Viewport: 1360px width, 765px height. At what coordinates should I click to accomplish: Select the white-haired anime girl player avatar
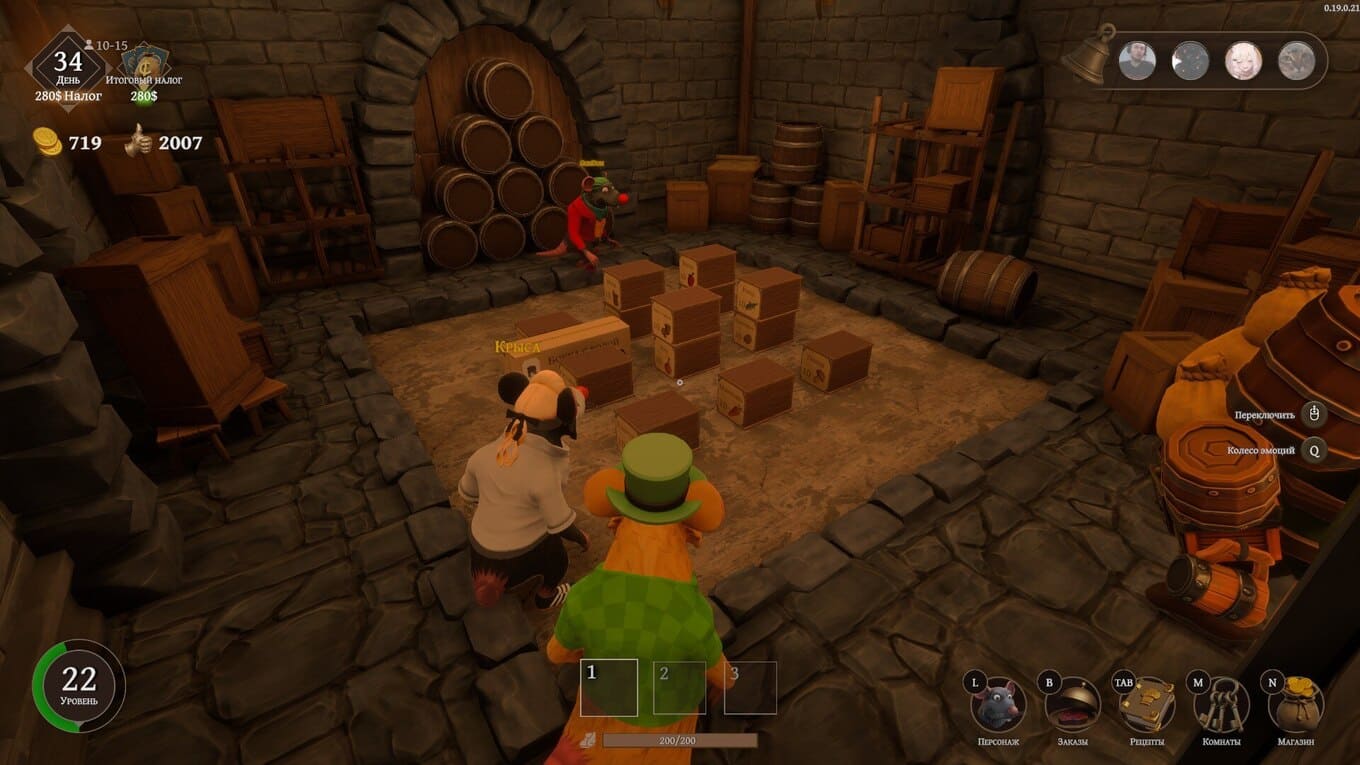tap(1243, 61)
